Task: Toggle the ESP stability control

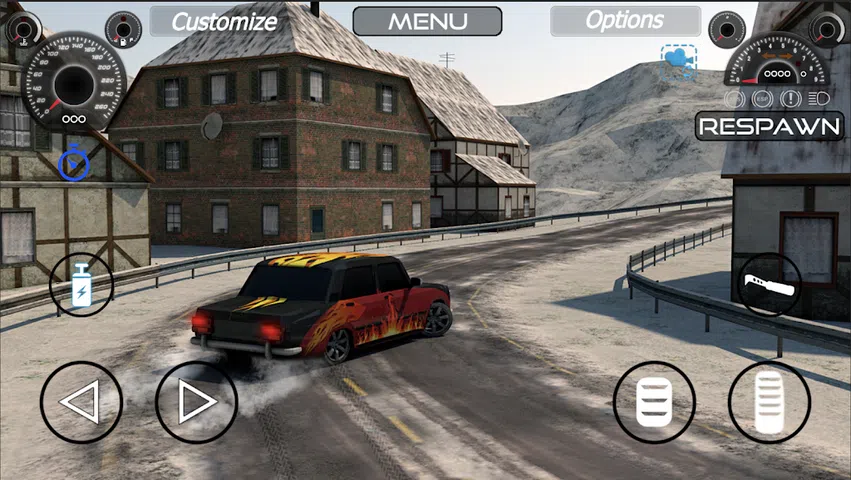Action: [761, 99]
